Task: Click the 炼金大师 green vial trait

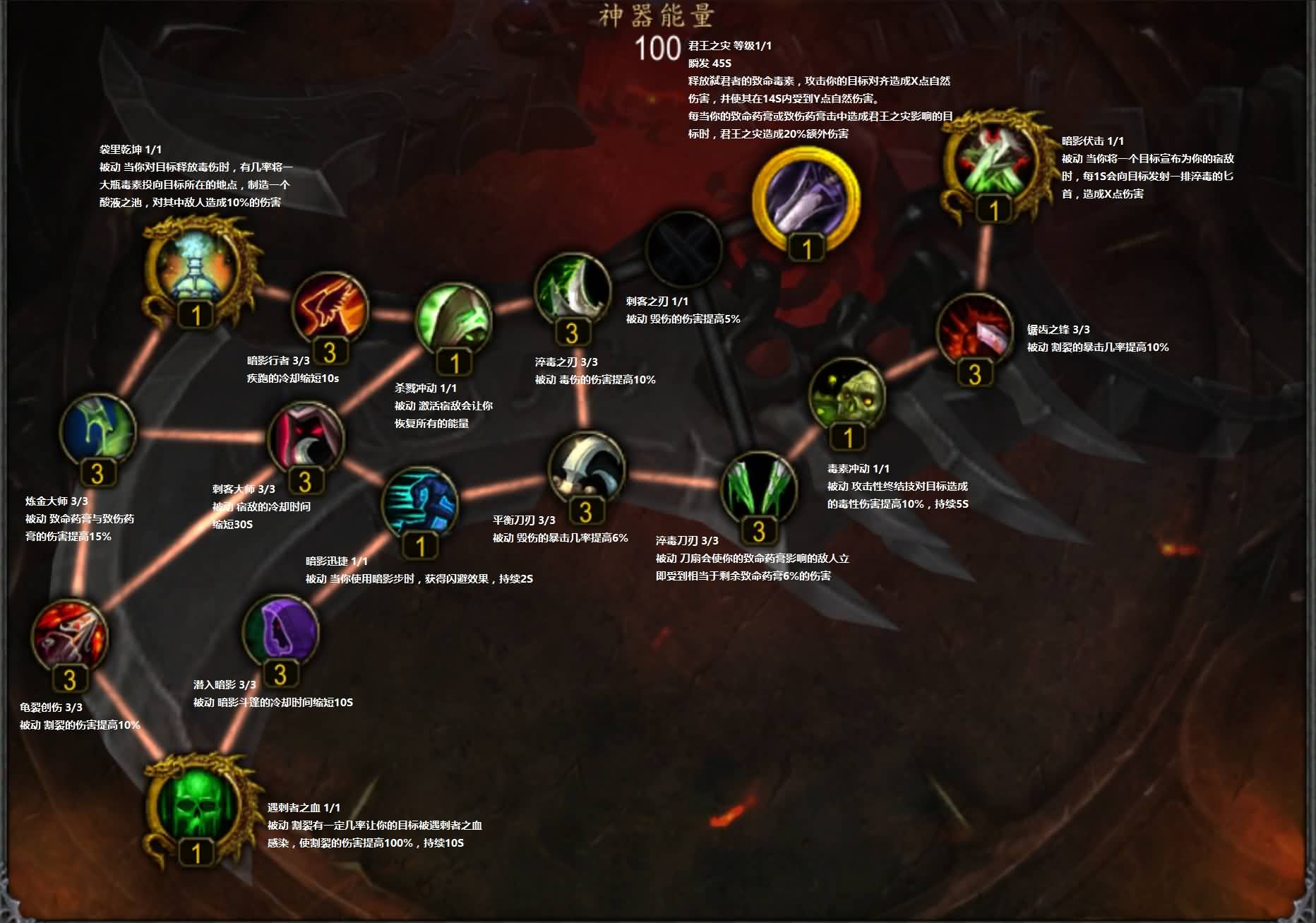Action: (97, 430)
